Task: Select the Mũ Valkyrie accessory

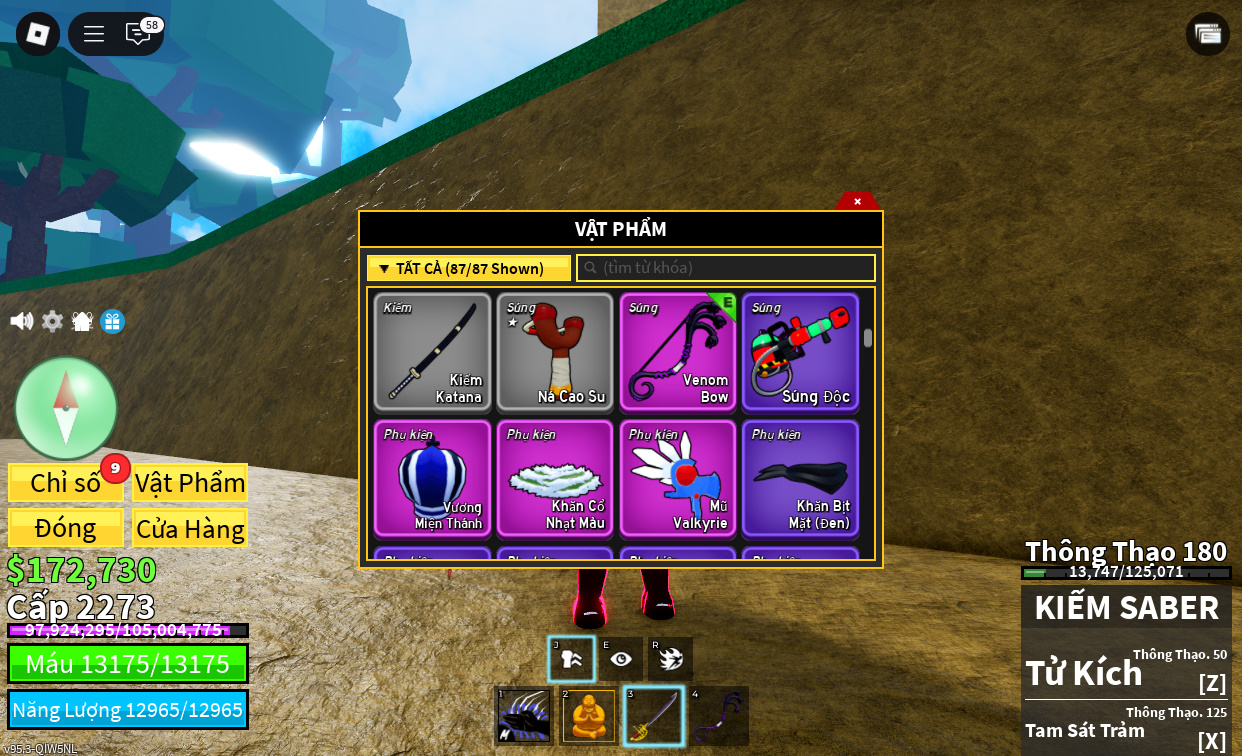Action: [x=678, y=479]
